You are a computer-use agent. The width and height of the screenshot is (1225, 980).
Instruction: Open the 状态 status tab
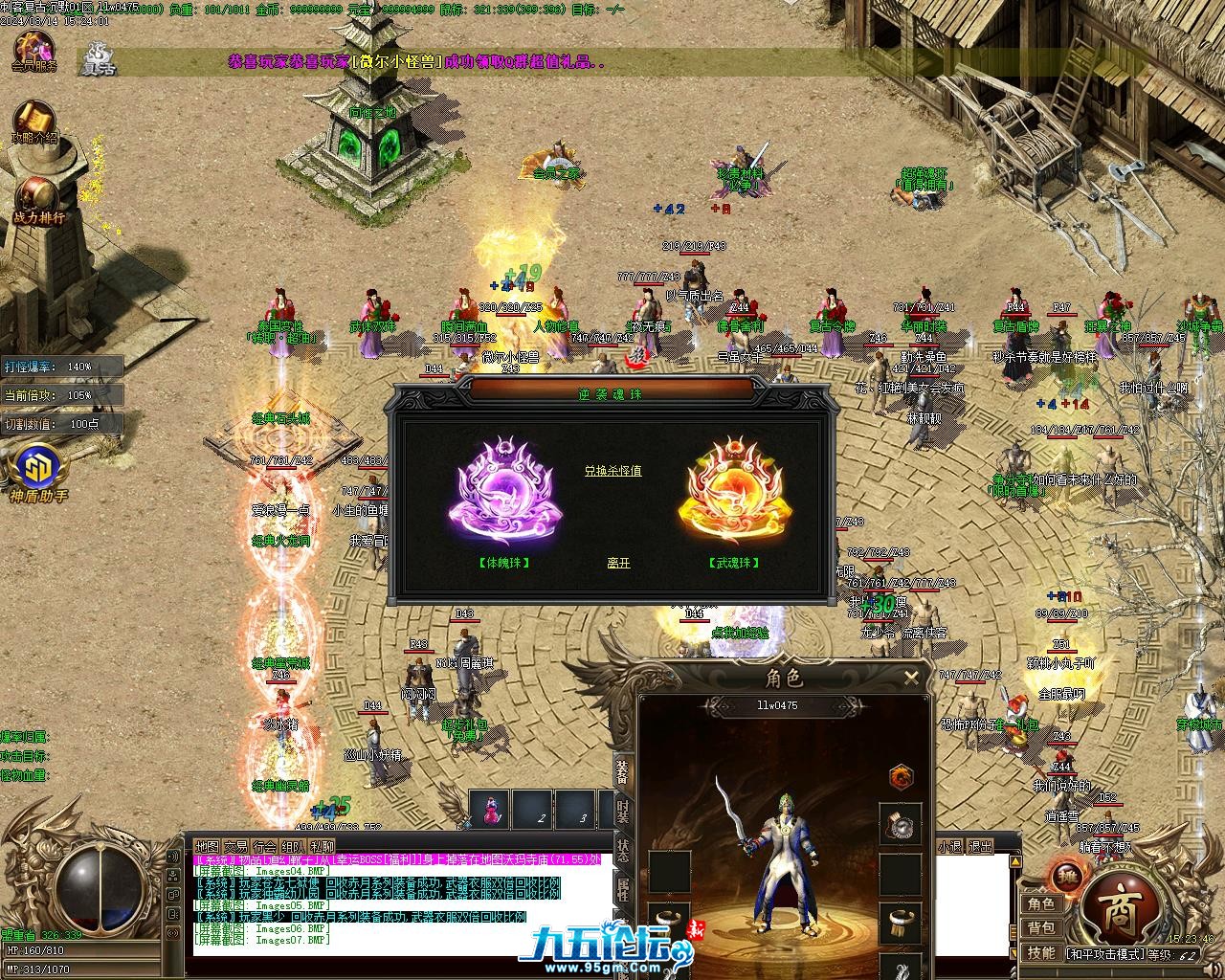pyautogui.click(x=623, y=852)
